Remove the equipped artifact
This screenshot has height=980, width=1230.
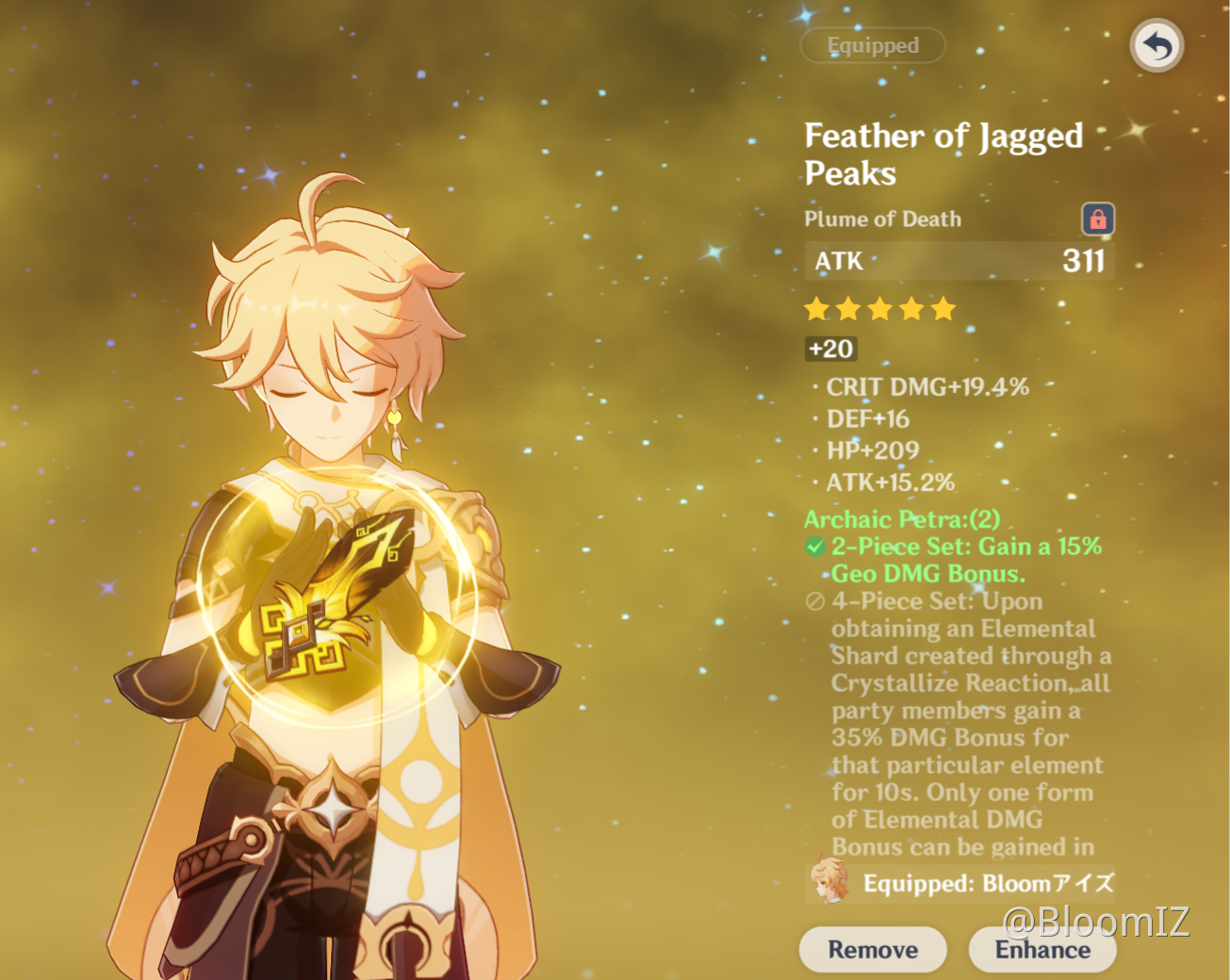pyautogui.click(x=872, y=949)
